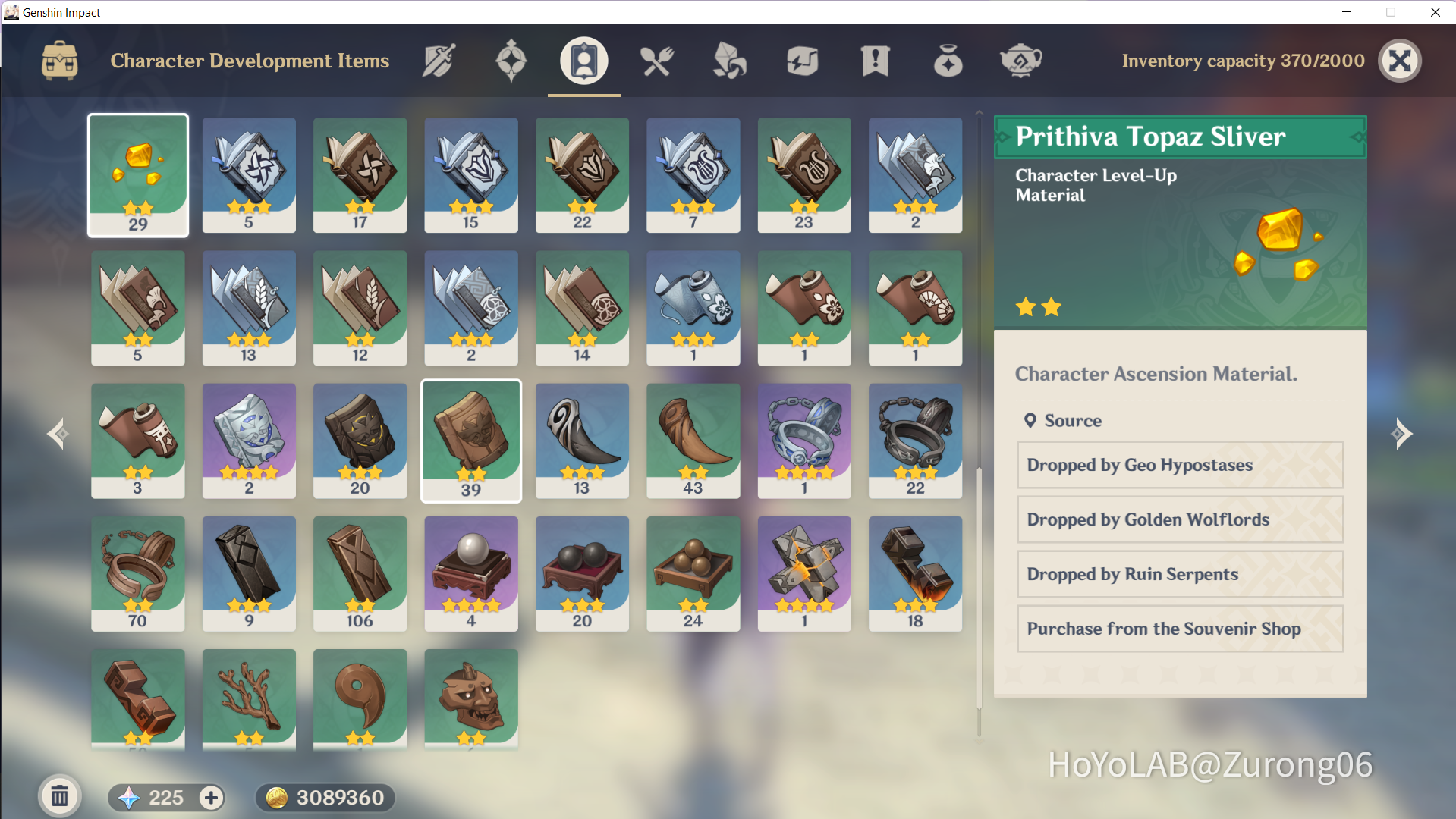Click the backpack inventory icon

coord(58,61)
